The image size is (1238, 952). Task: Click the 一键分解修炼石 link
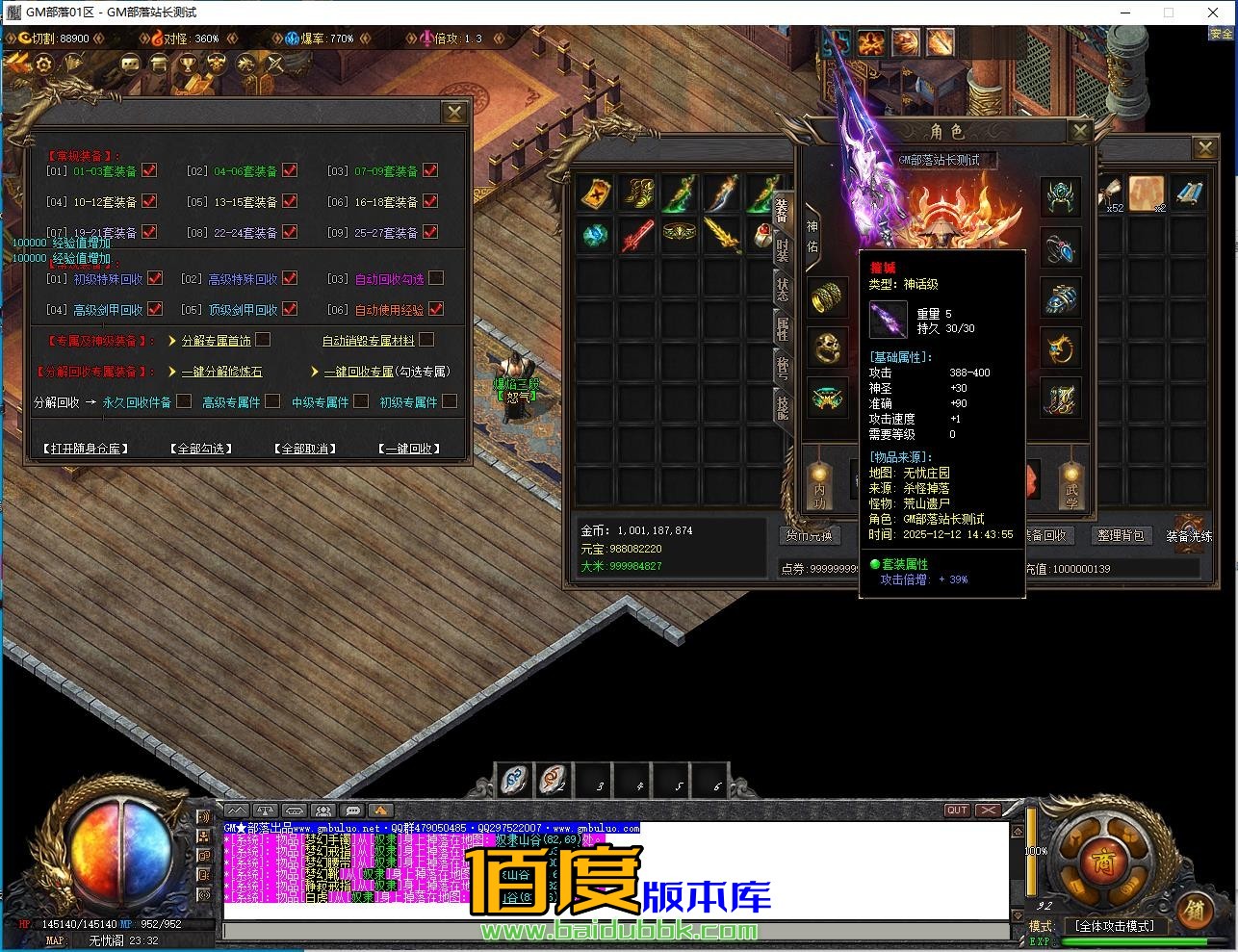tap(221, 372)
